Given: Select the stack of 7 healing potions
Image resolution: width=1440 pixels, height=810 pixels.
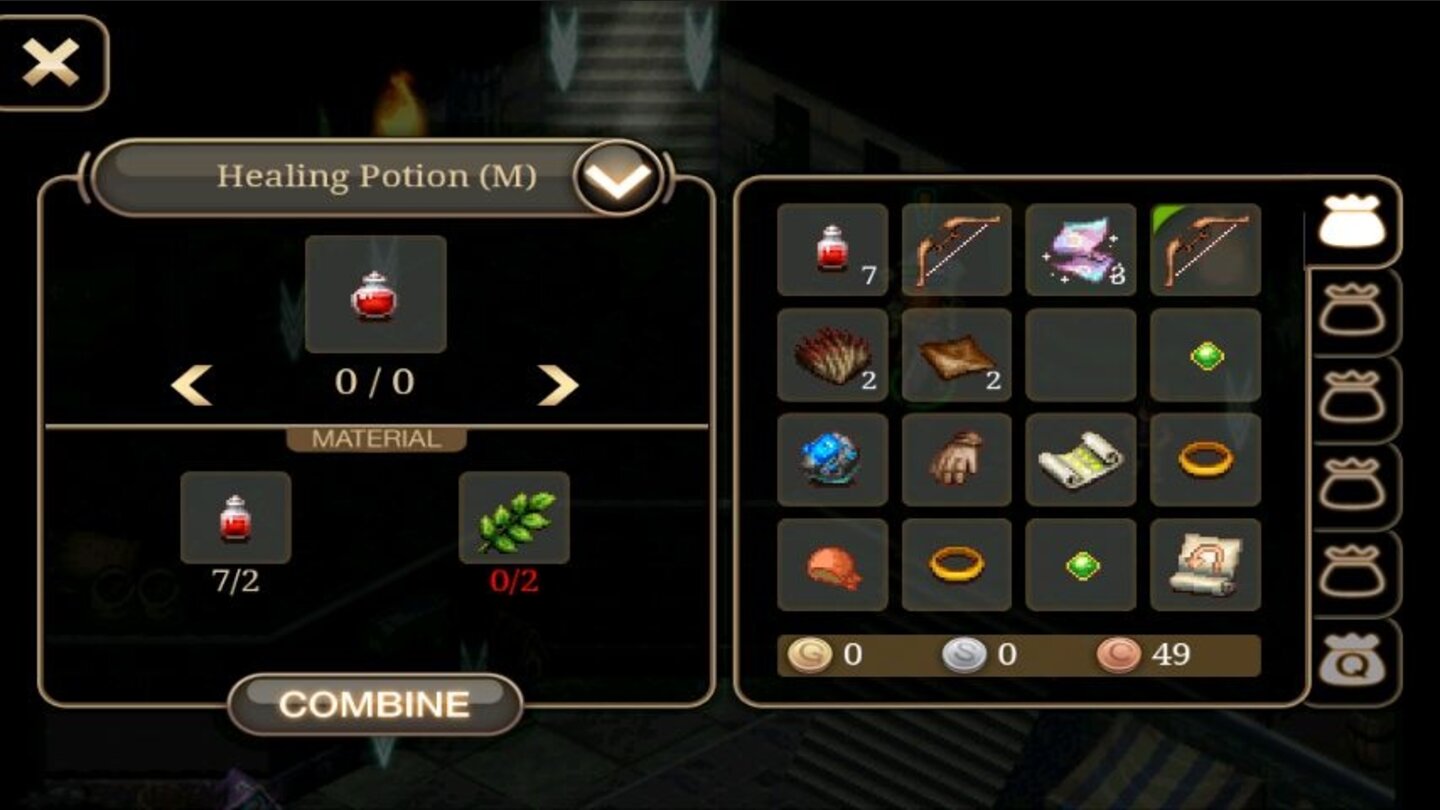Looking at the screenshot, I should pos(832,250).
